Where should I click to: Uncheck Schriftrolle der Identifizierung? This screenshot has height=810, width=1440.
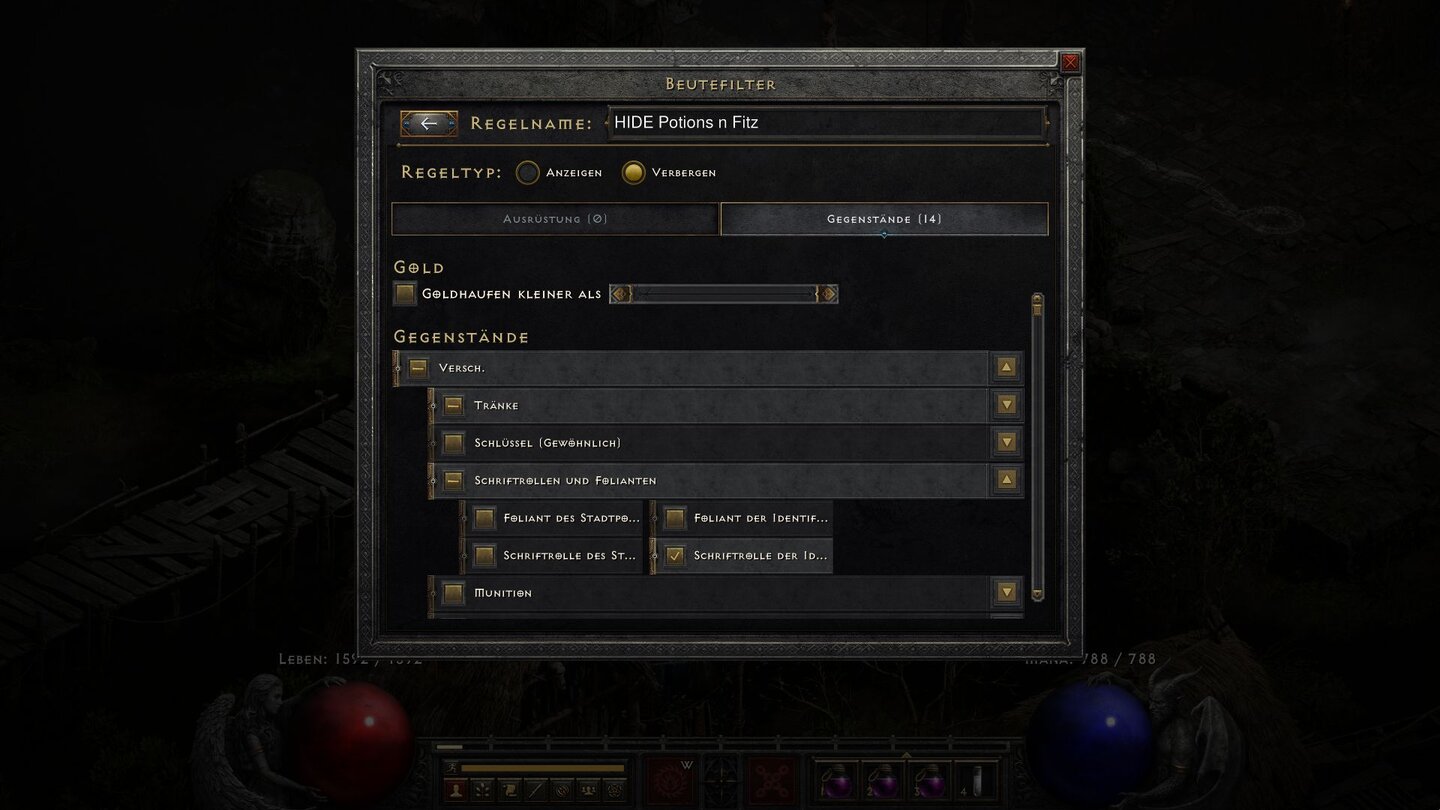coord(673,555)
